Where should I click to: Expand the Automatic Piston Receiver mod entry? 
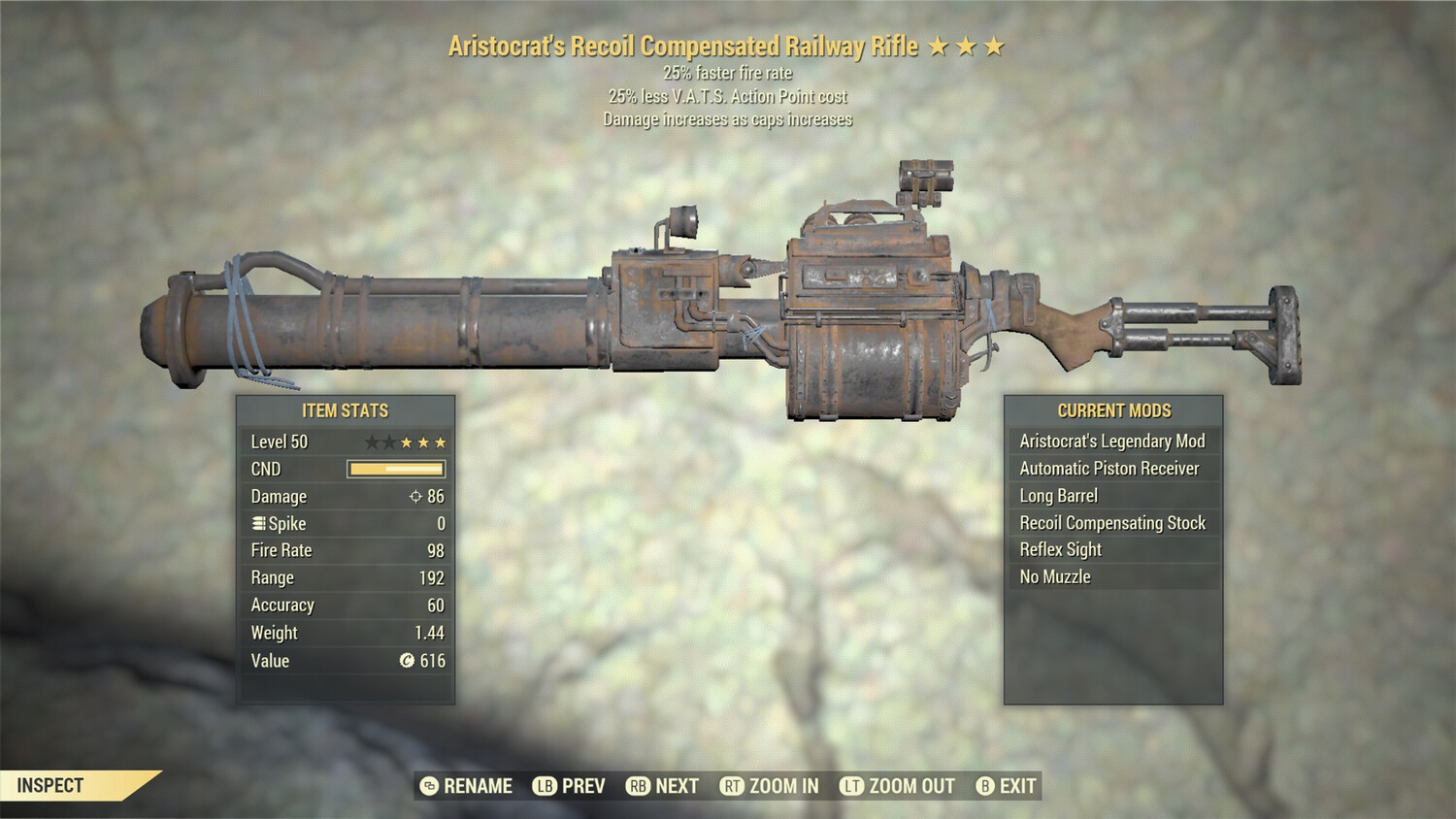click(x=1109, y=468)
